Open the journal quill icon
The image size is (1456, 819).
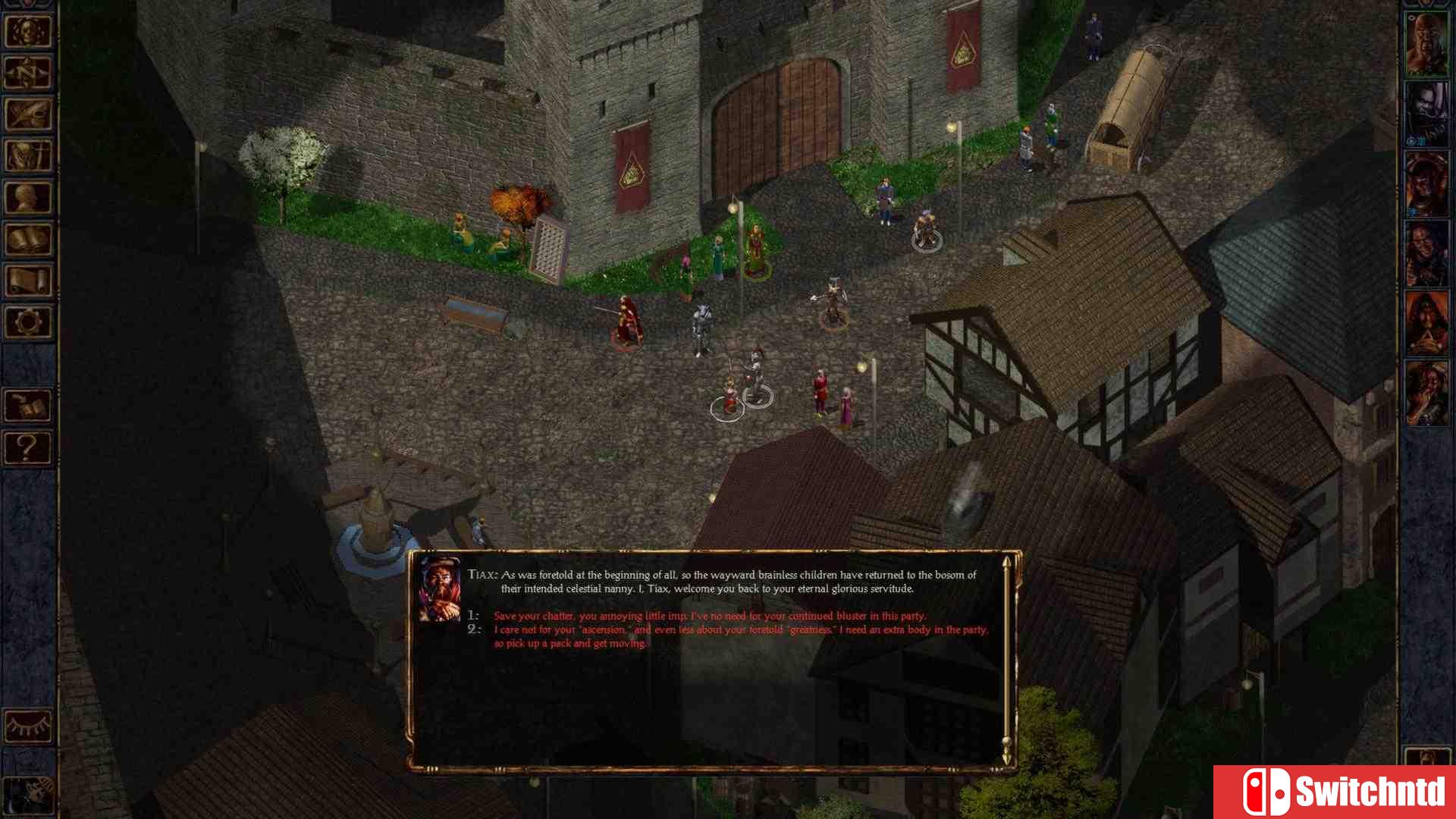pos(28,115)
